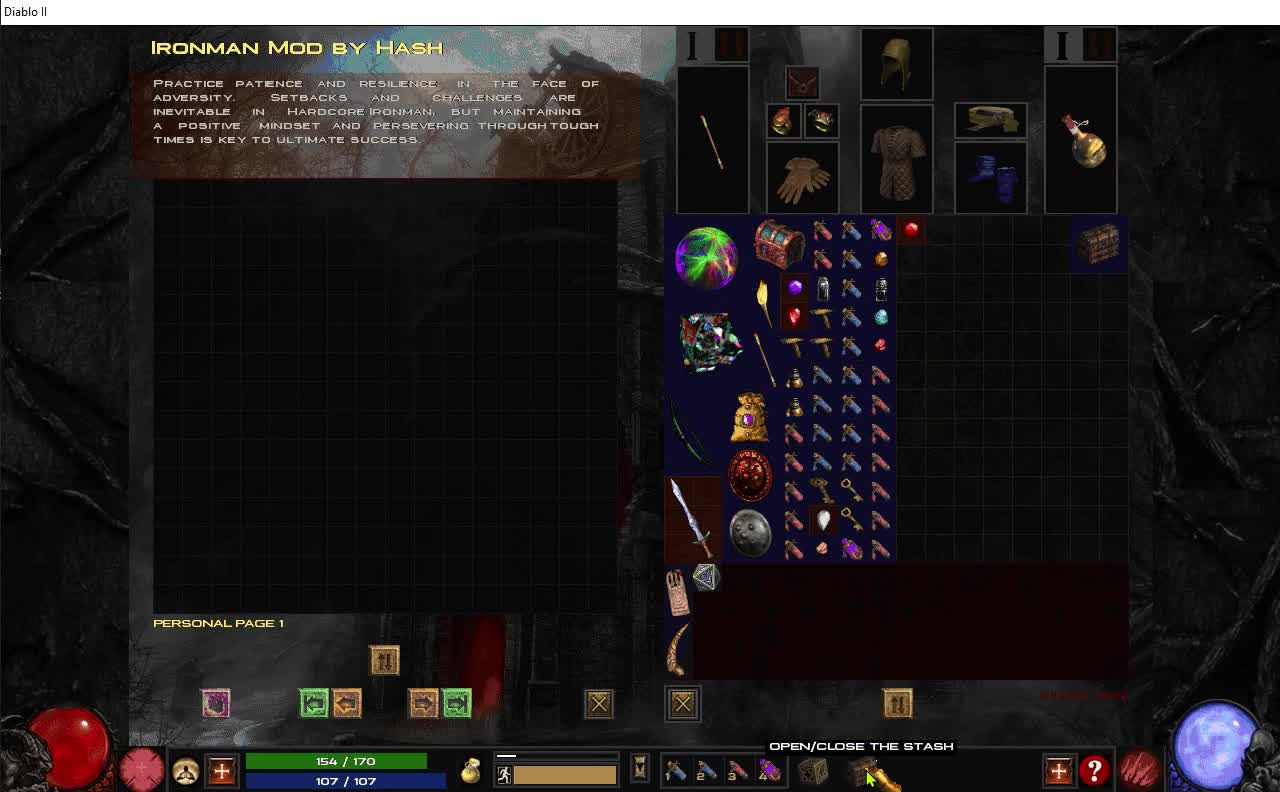1280x792 pixels.
Task: Click the skill icon right of the belt
Action: click(1058, 770)
